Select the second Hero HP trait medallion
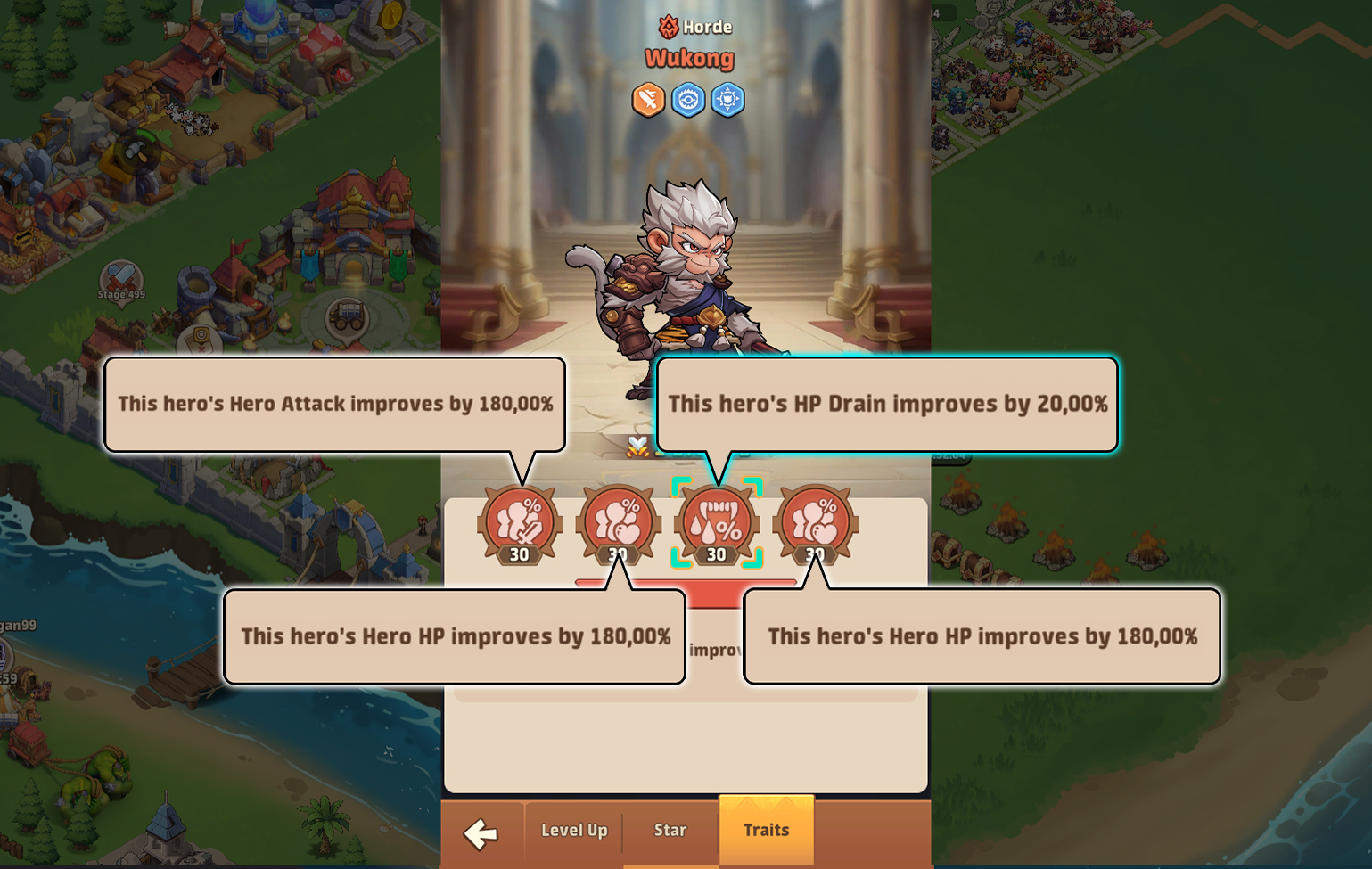 tap(618, 522)
